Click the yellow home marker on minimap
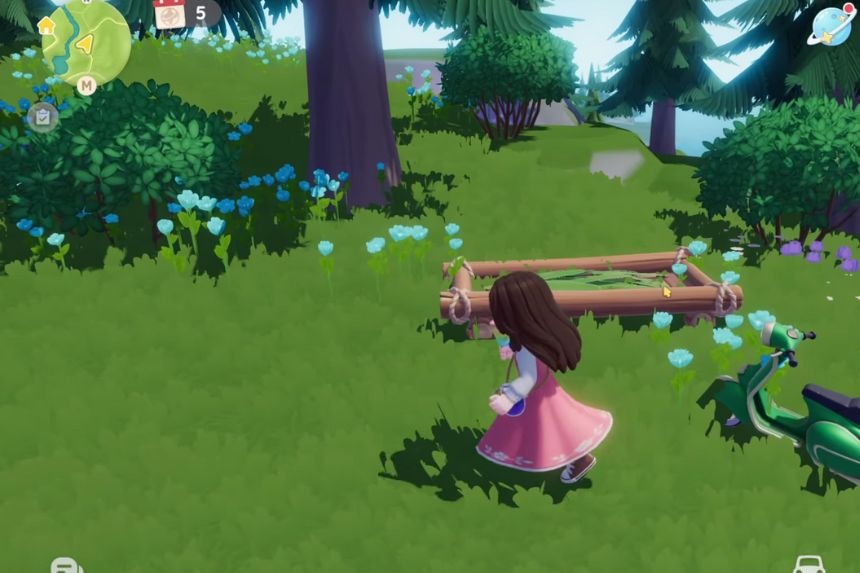The width and height of the screenshot is (860, 573). [x=47, y=25]
